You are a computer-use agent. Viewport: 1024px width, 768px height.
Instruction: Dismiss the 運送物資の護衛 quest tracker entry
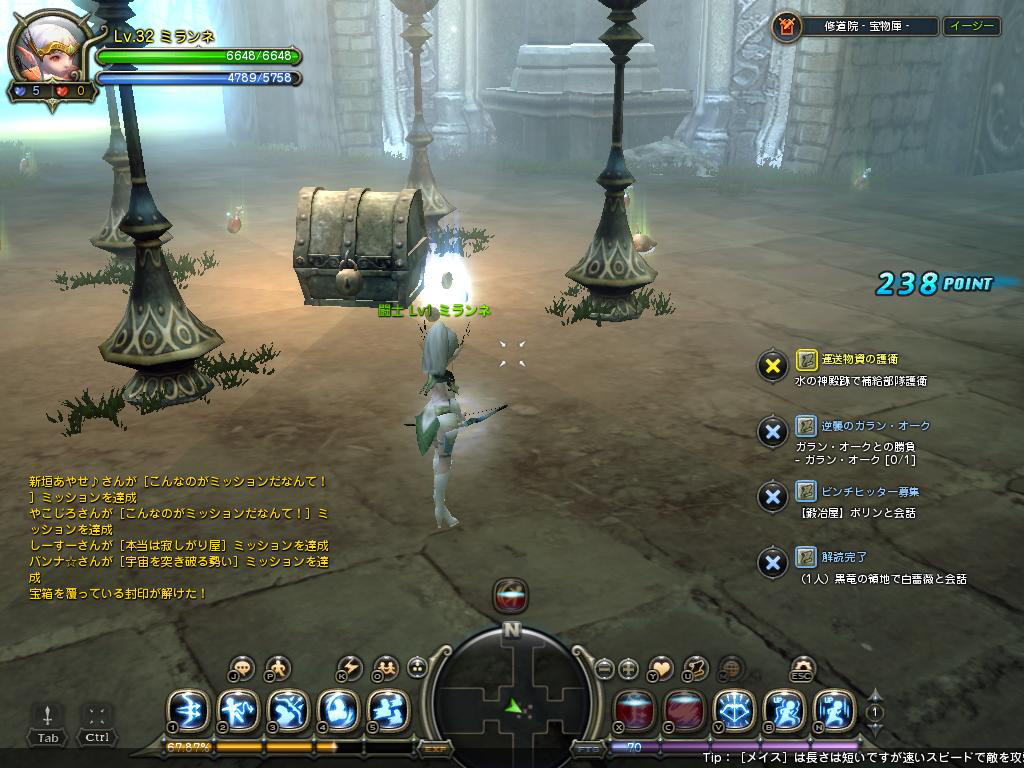[772, 365]
